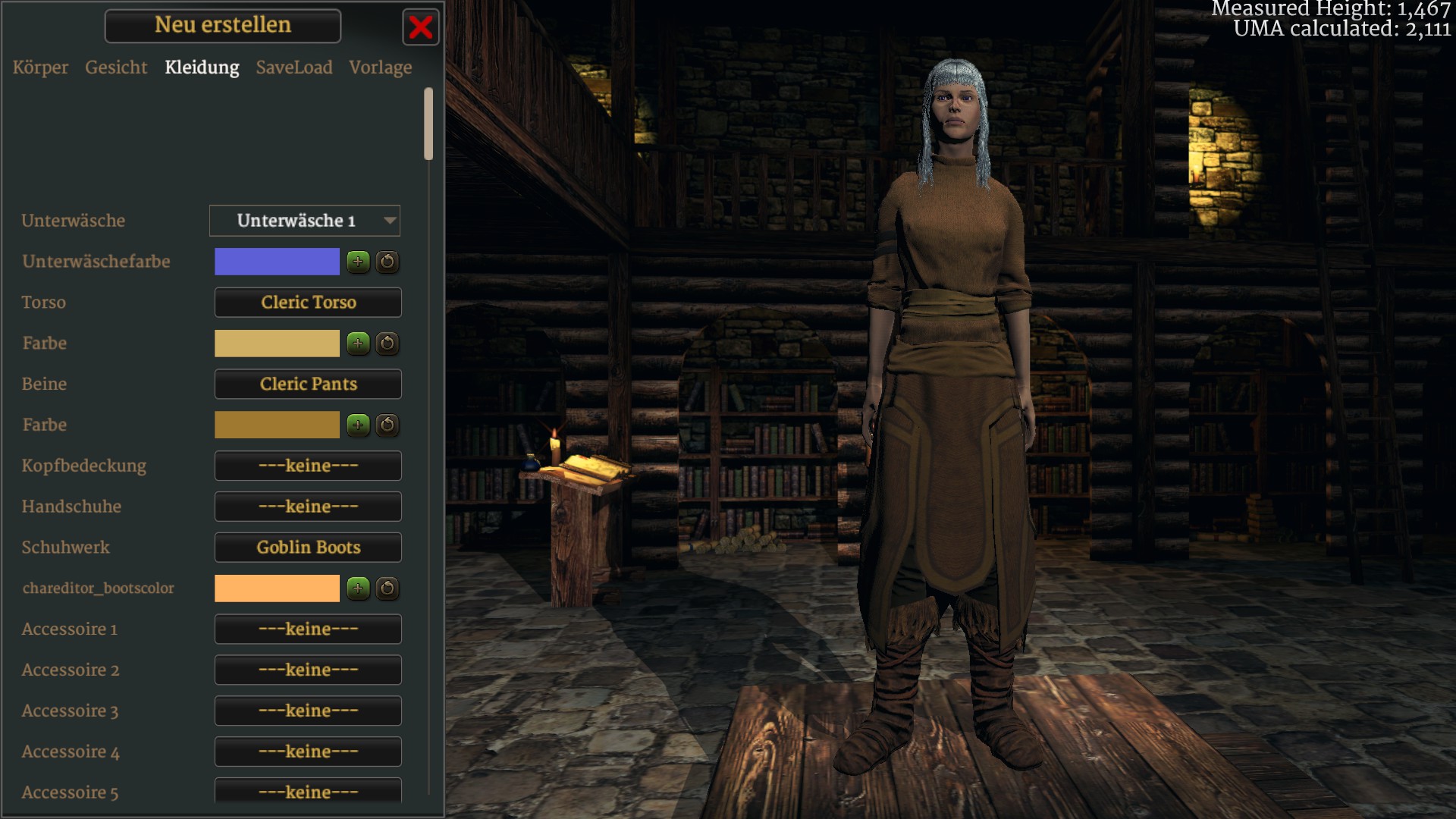Choose the Cleric Pants button

(x=308, y=384)
